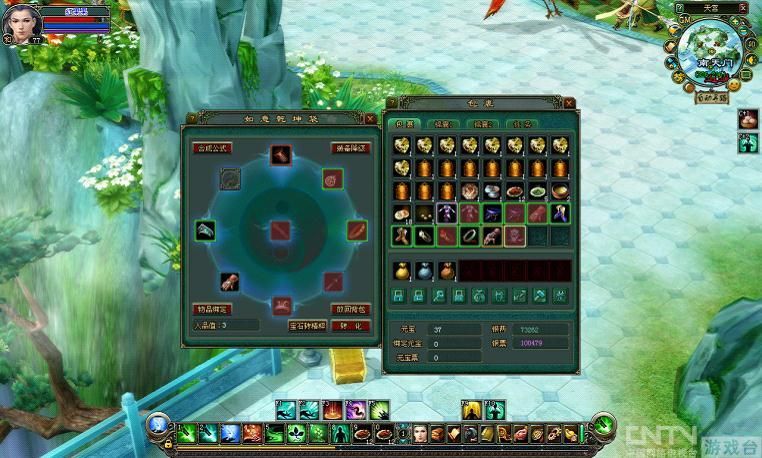Click the green orb at the hotbar's right end
762x458 pixels.
[x=602, y=425]
